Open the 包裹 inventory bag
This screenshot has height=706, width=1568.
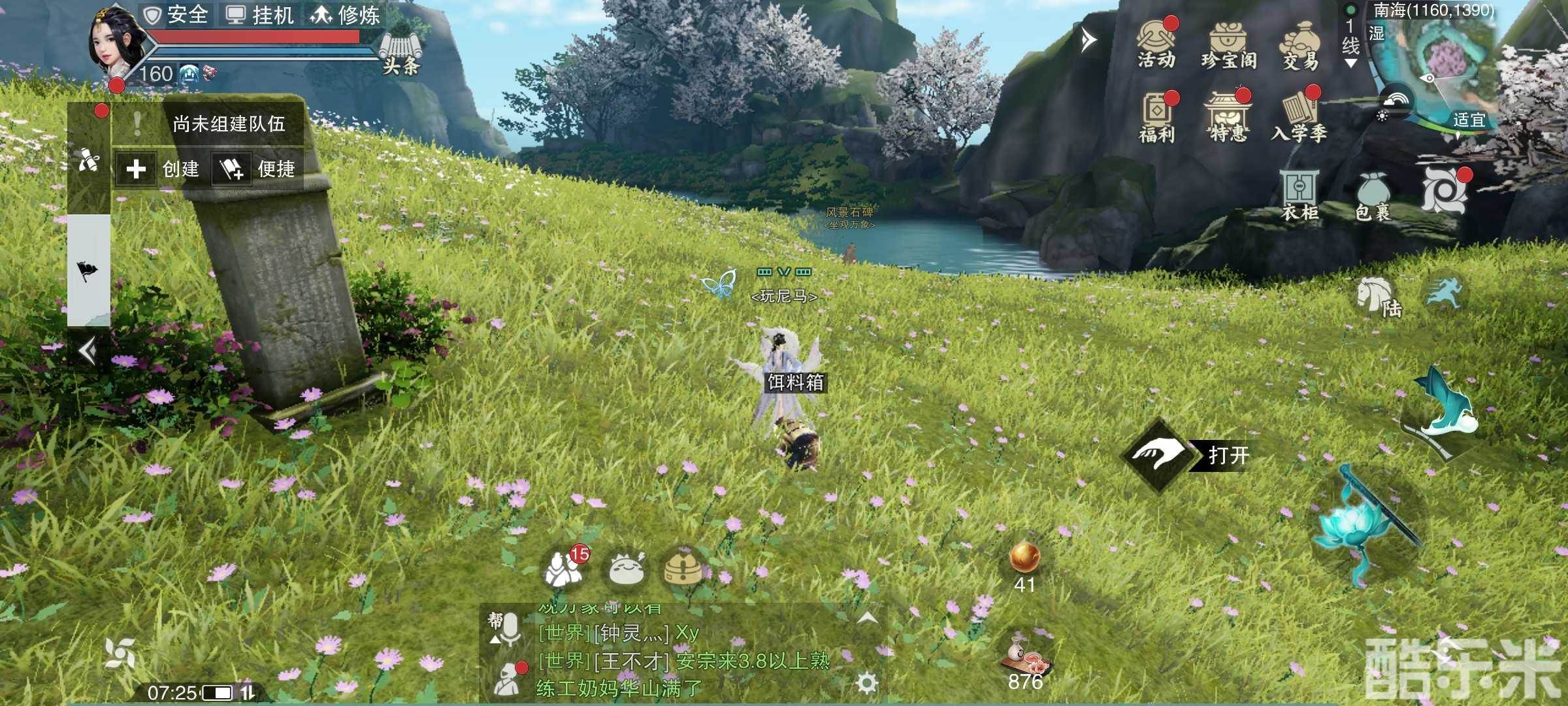click(x=1373, y=196)
